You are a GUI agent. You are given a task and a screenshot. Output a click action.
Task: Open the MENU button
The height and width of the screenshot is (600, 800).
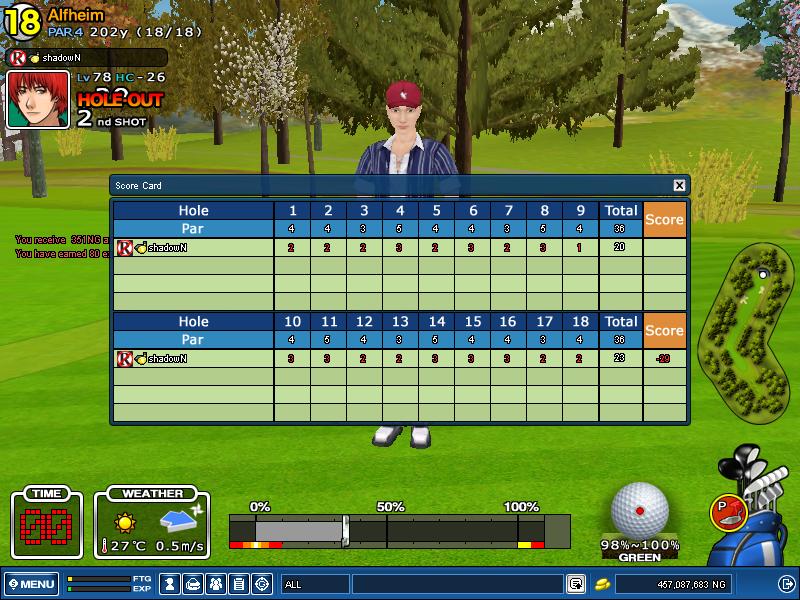click(x=31, y=584)
